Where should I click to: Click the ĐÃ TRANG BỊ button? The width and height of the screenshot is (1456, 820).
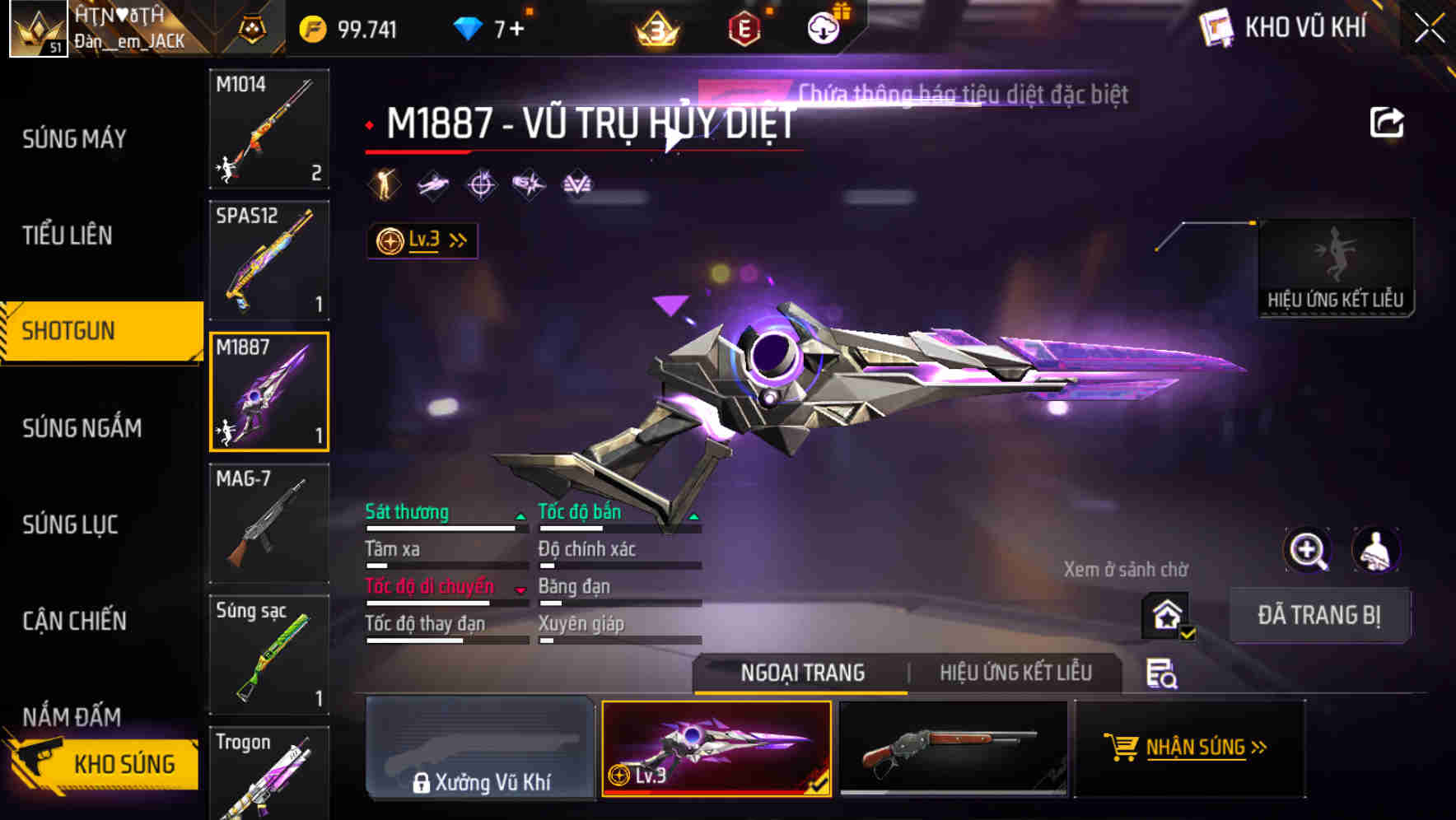click(x=1320, y=615)
